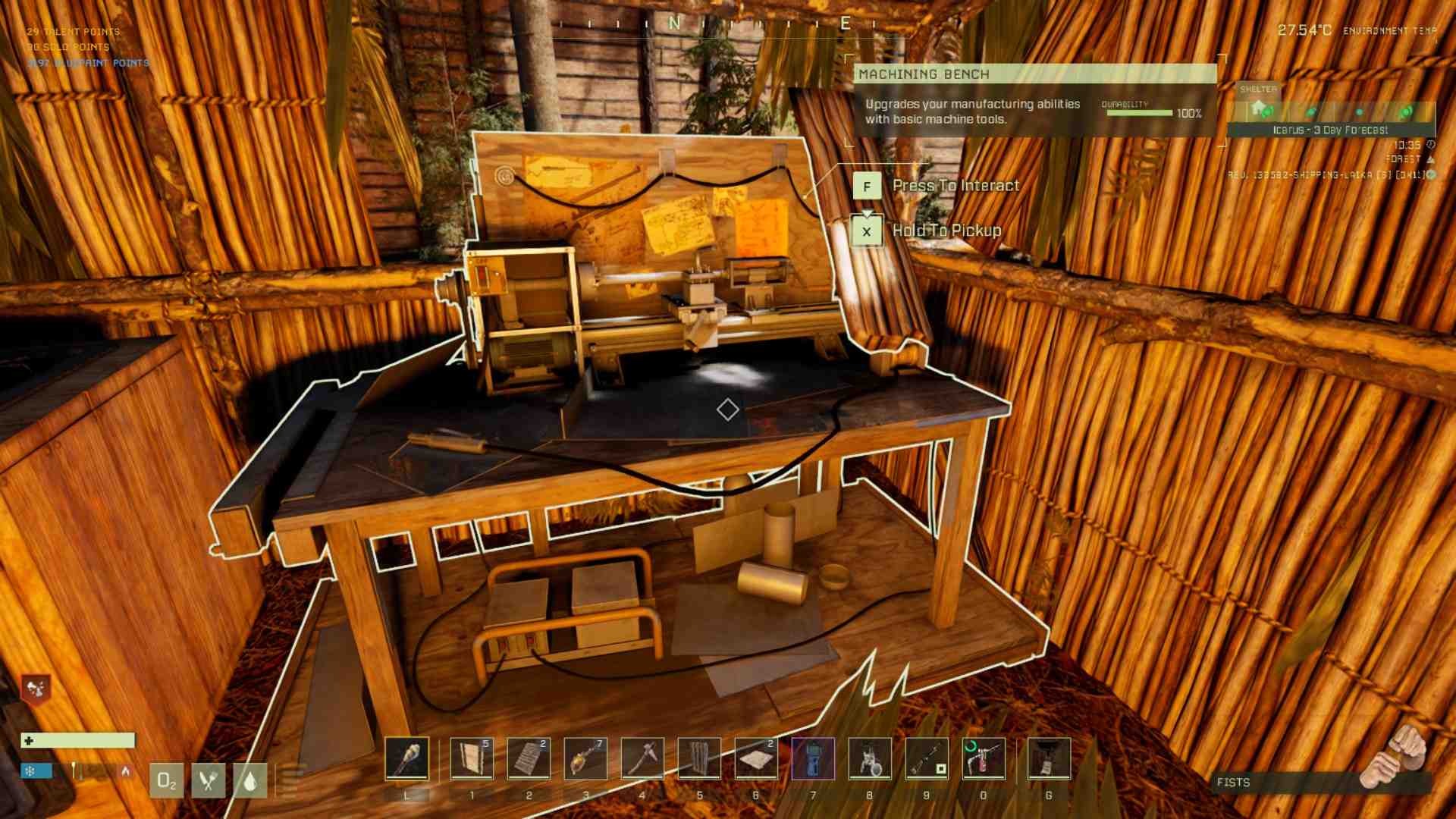
Task: Click the red status modifier badge
Action: (36, 689)
